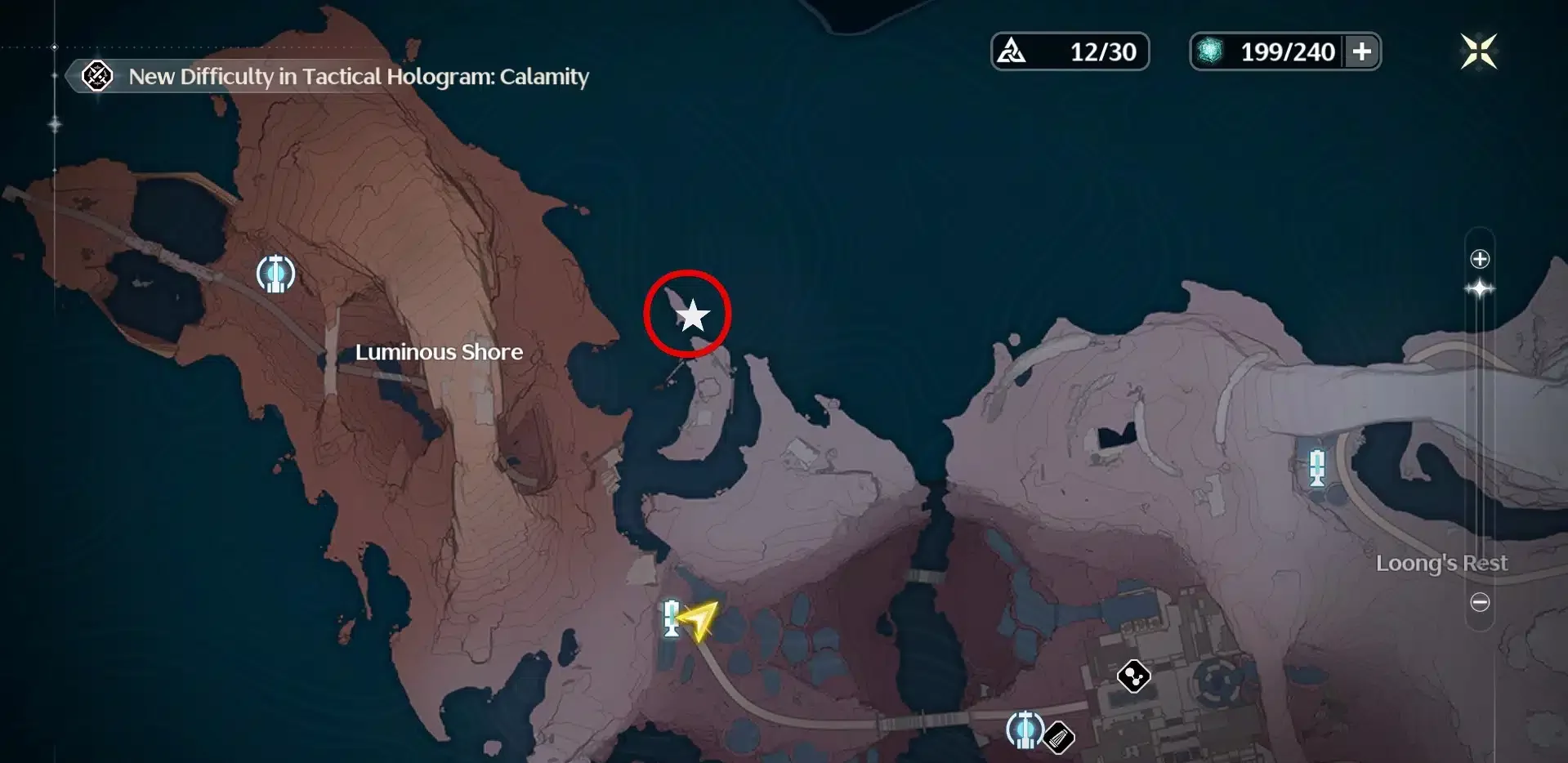This screenshot has width=1568, height=763.
Task: Close the map with the X button
Action: pos(1478,51)
